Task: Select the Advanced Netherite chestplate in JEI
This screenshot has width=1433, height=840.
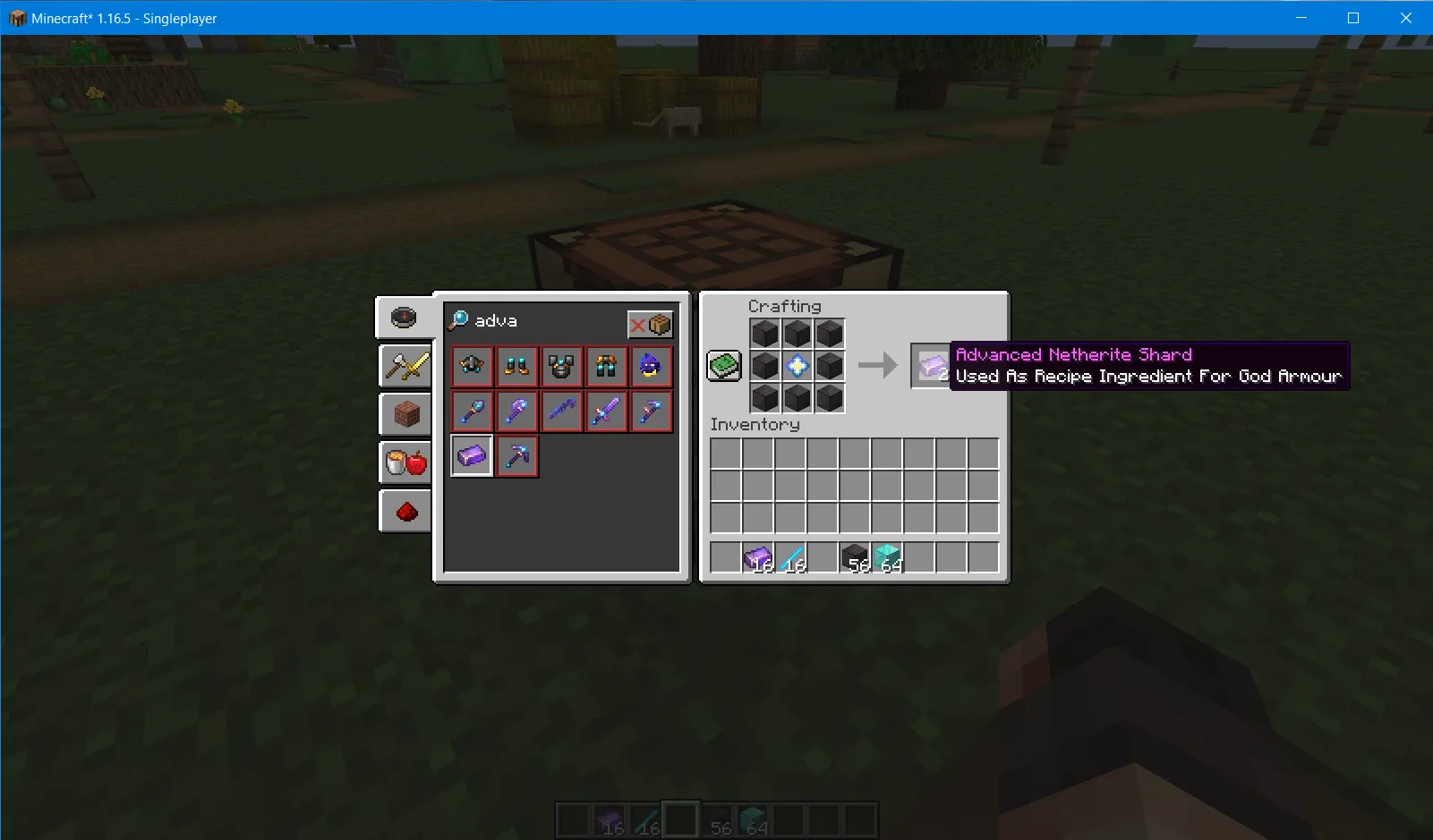Action: [x=561, y=366]
